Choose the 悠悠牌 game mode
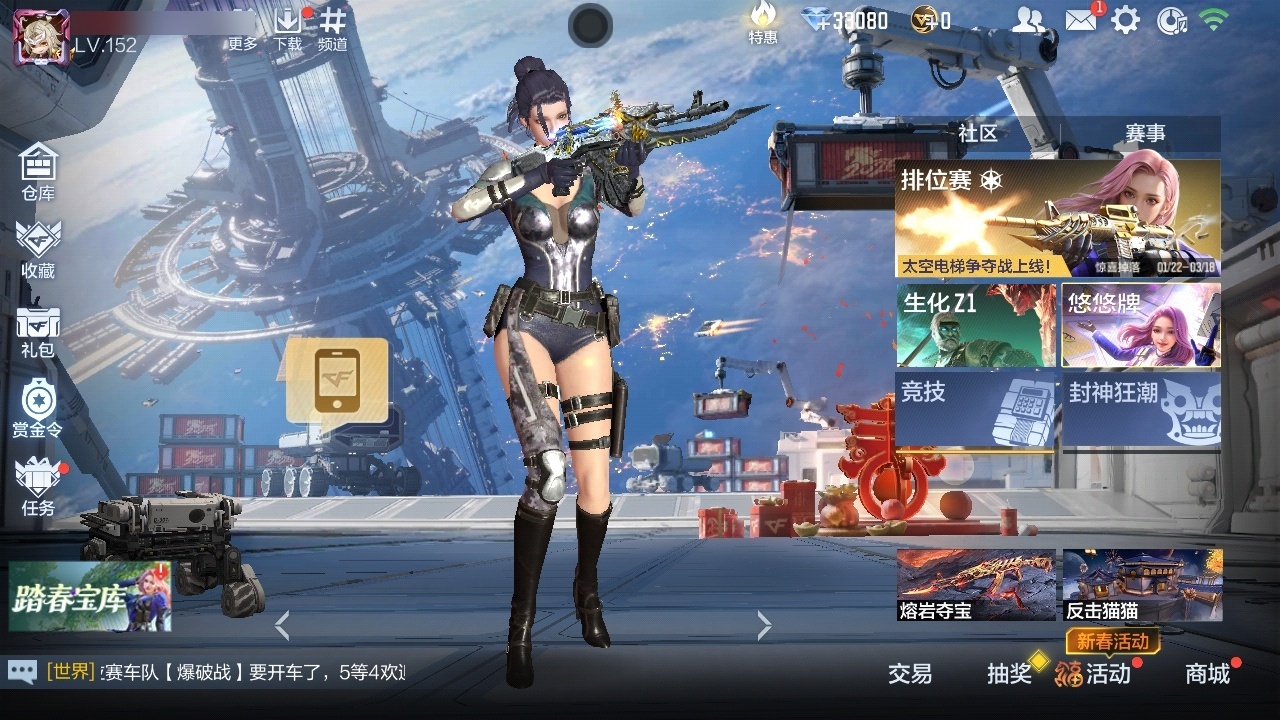 1141,326
